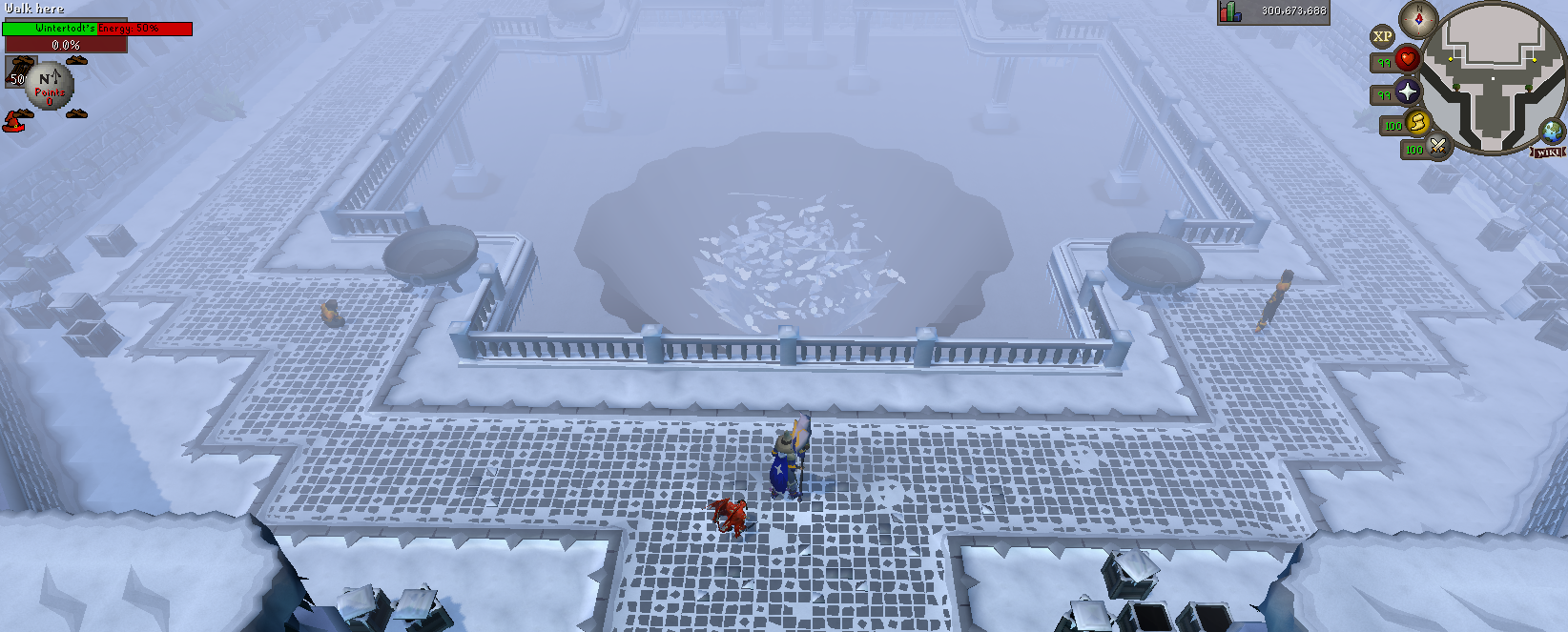Activate quick-prayers via the prayer orb
Image resolution: width=1568 pixels, height=632 pixels.
coord(1408,92)
